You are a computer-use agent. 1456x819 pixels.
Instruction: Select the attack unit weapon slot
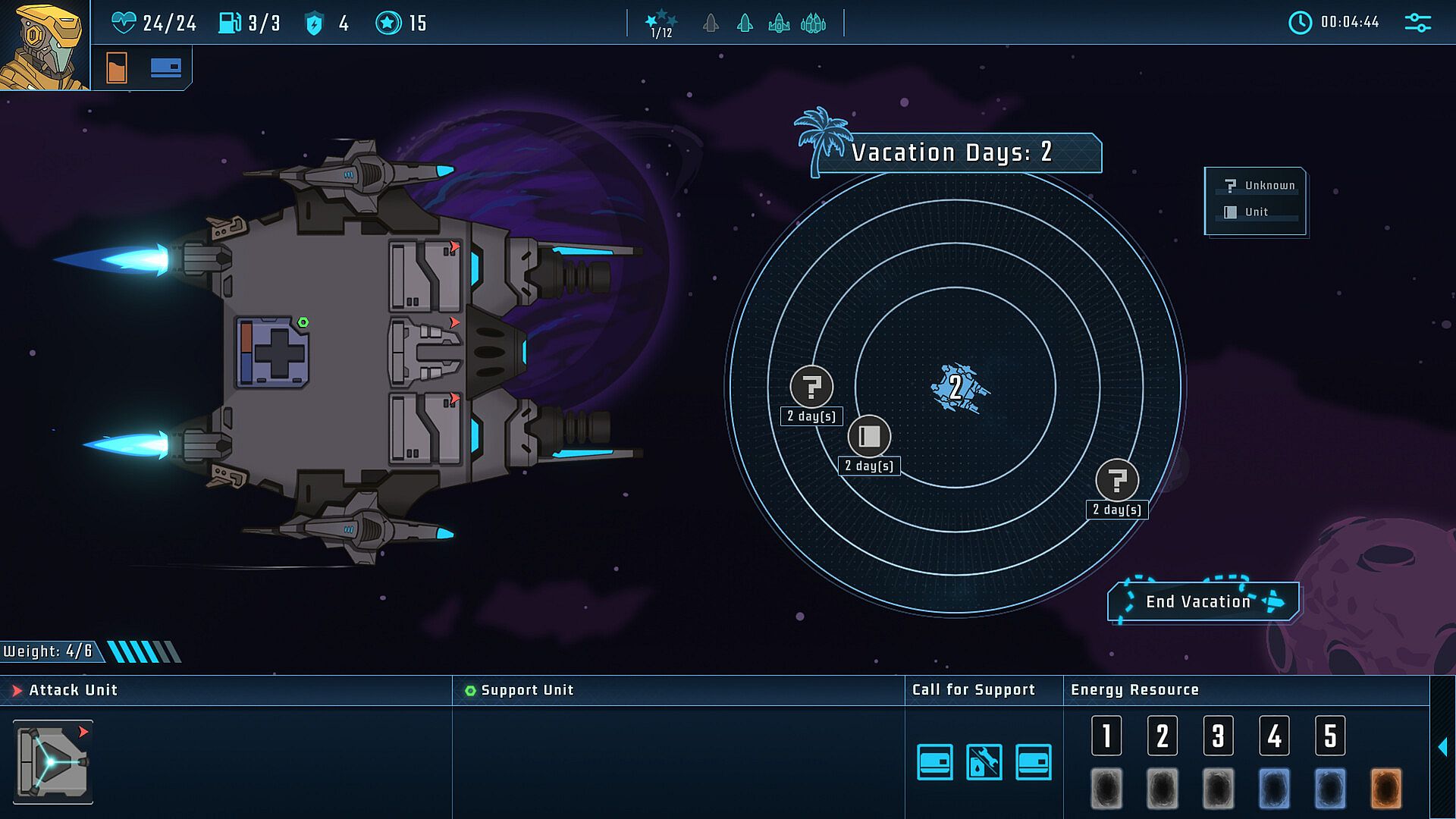point(53,761)
